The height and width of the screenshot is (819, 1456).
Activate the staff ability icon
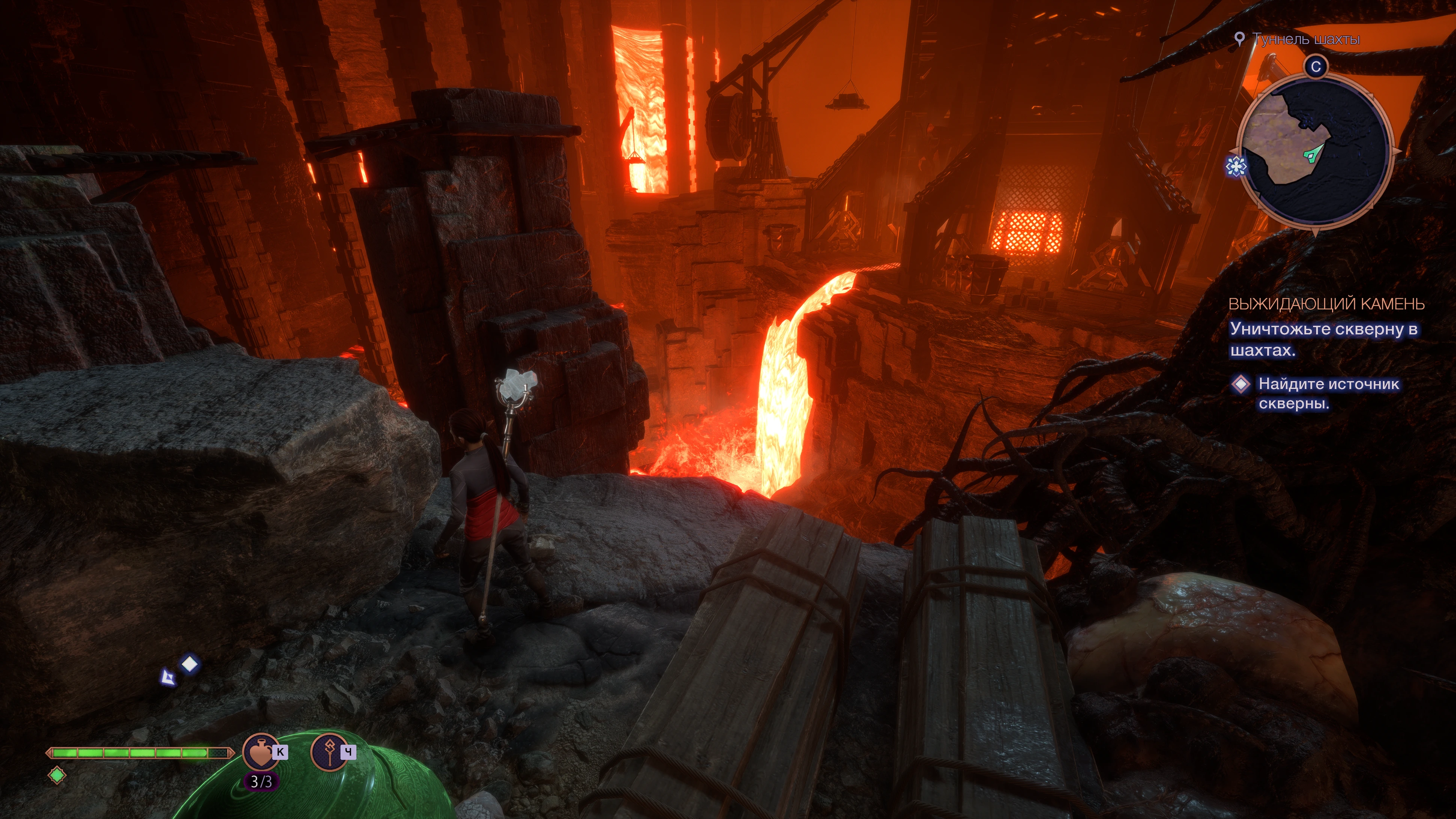329,751
